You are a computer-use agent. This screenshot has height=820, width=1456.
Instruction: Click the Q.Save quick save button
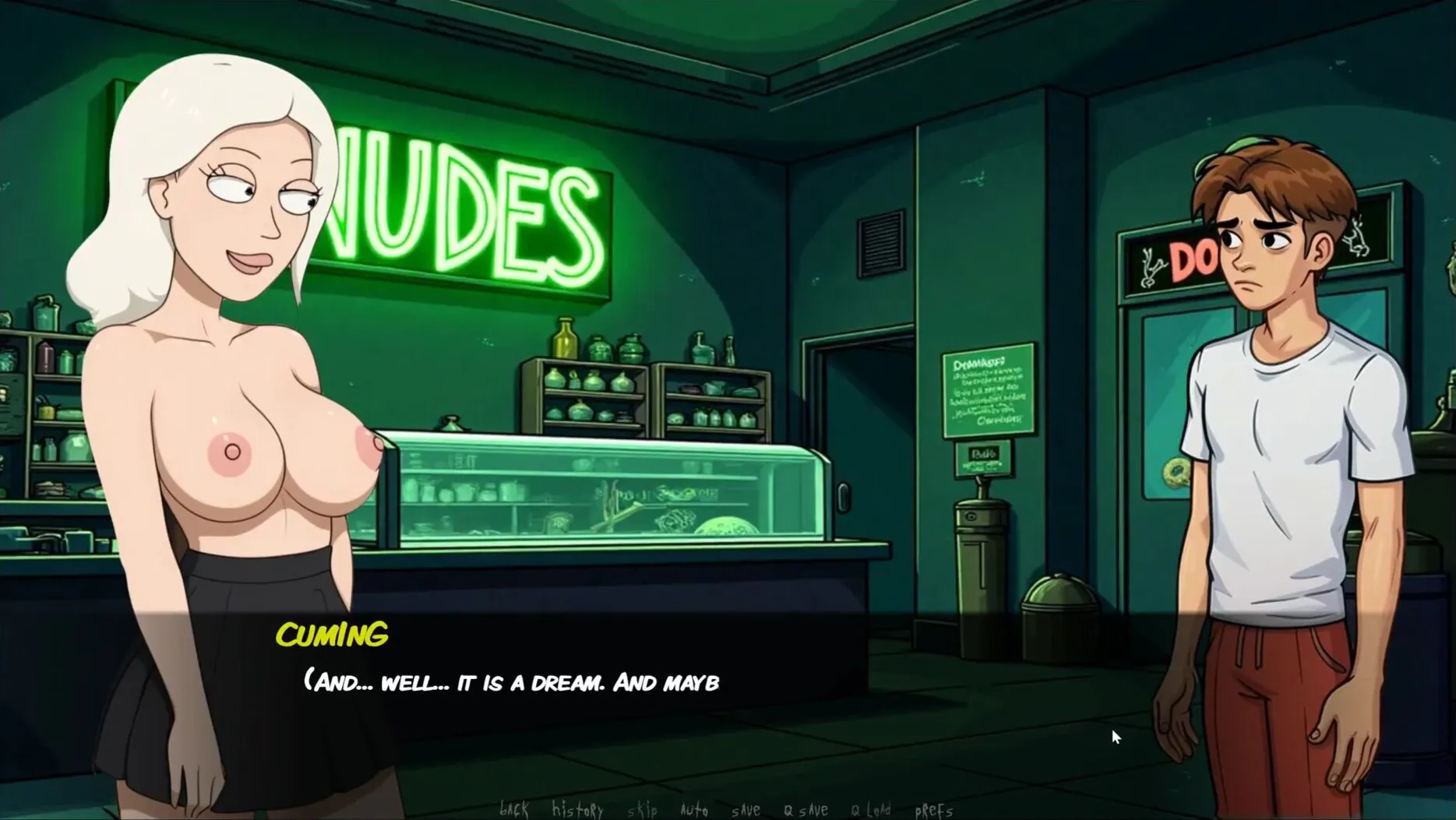coord(806,810)
